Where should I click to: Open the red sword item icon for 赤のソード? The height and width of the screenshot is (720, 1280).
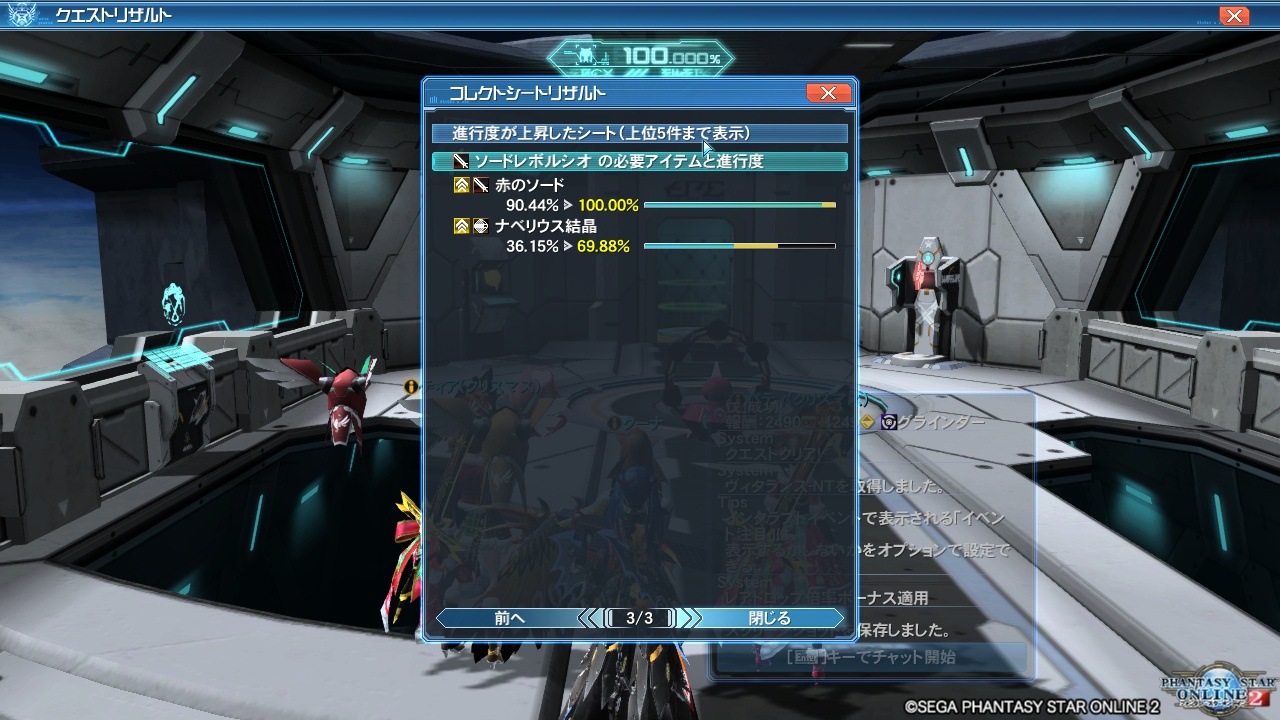click(480, 185)
